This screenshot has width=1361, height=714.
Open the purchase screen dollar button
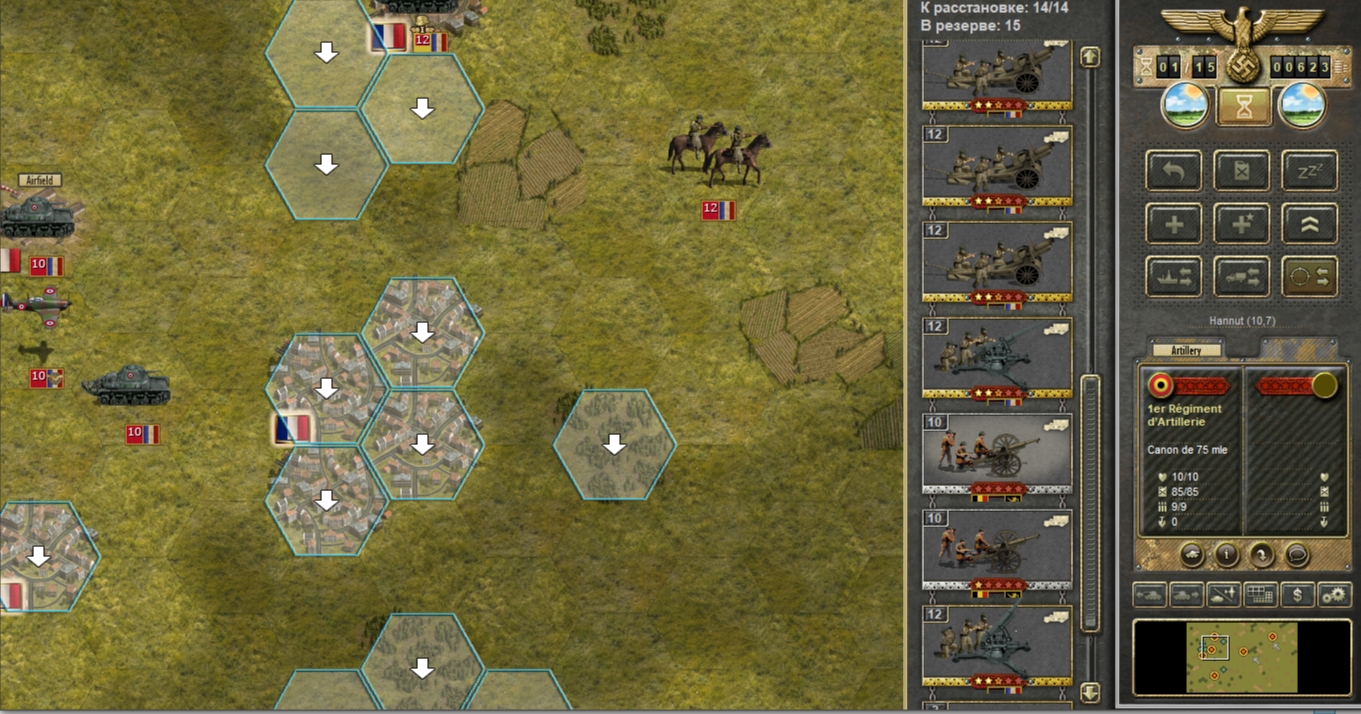coord(1297,595)
